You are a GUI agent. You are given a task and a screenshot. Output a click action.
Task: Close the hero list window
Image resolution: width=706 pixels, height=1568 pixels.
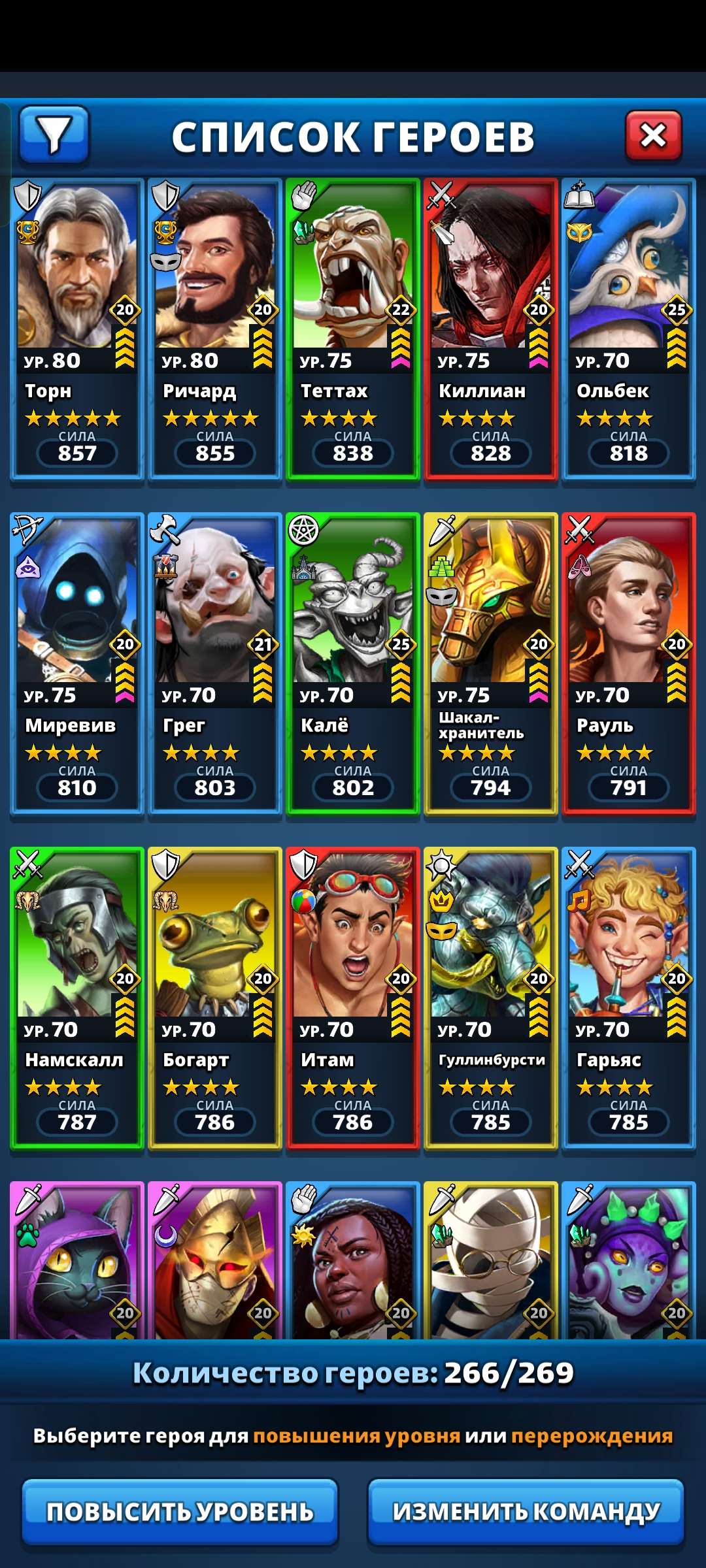pyautogui.click(x=653, y=135)
